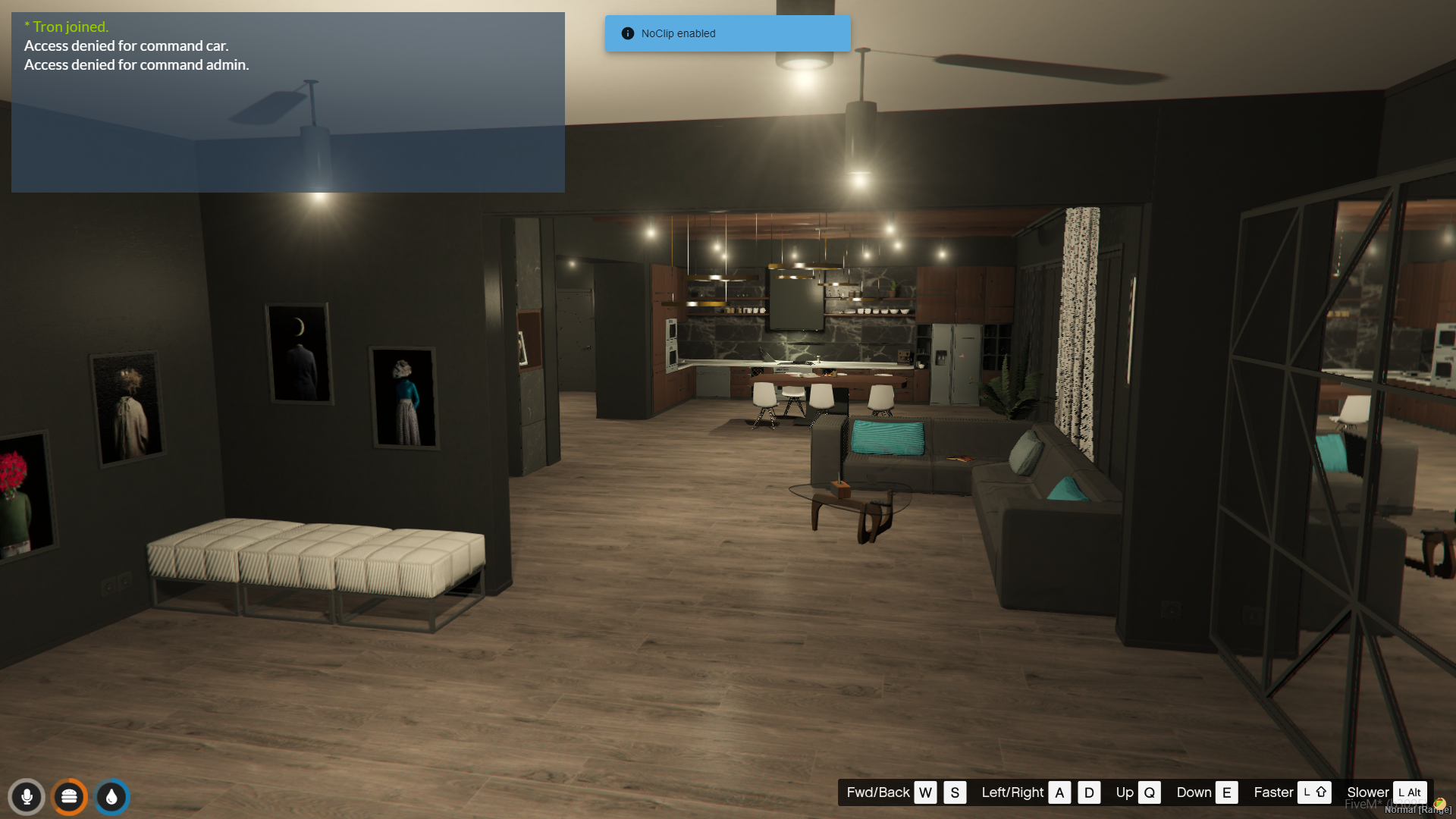Select the burger hunger status icon
This screenshot has width=1456, height=819.
(69, 797)
